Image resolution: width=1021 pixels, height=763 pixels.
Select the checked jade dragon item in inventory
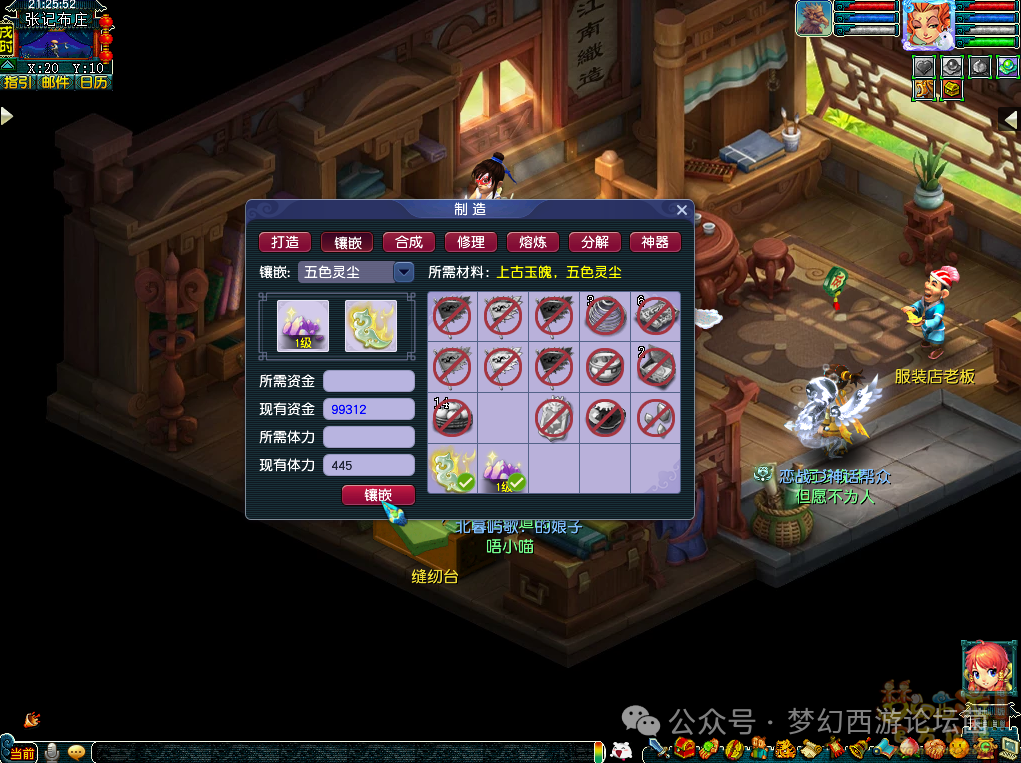(452, 470)
